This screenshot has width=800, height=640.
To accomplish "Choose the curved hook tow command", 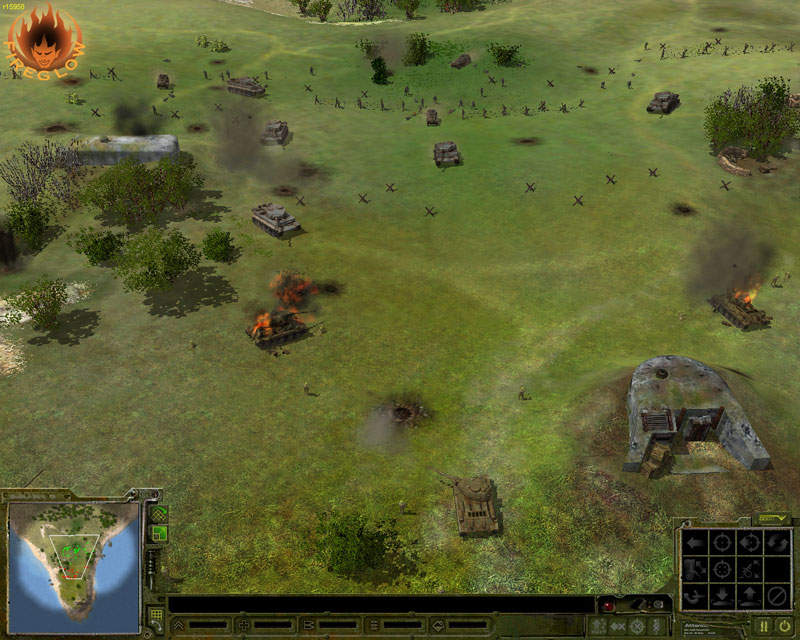I will [695, 597].
